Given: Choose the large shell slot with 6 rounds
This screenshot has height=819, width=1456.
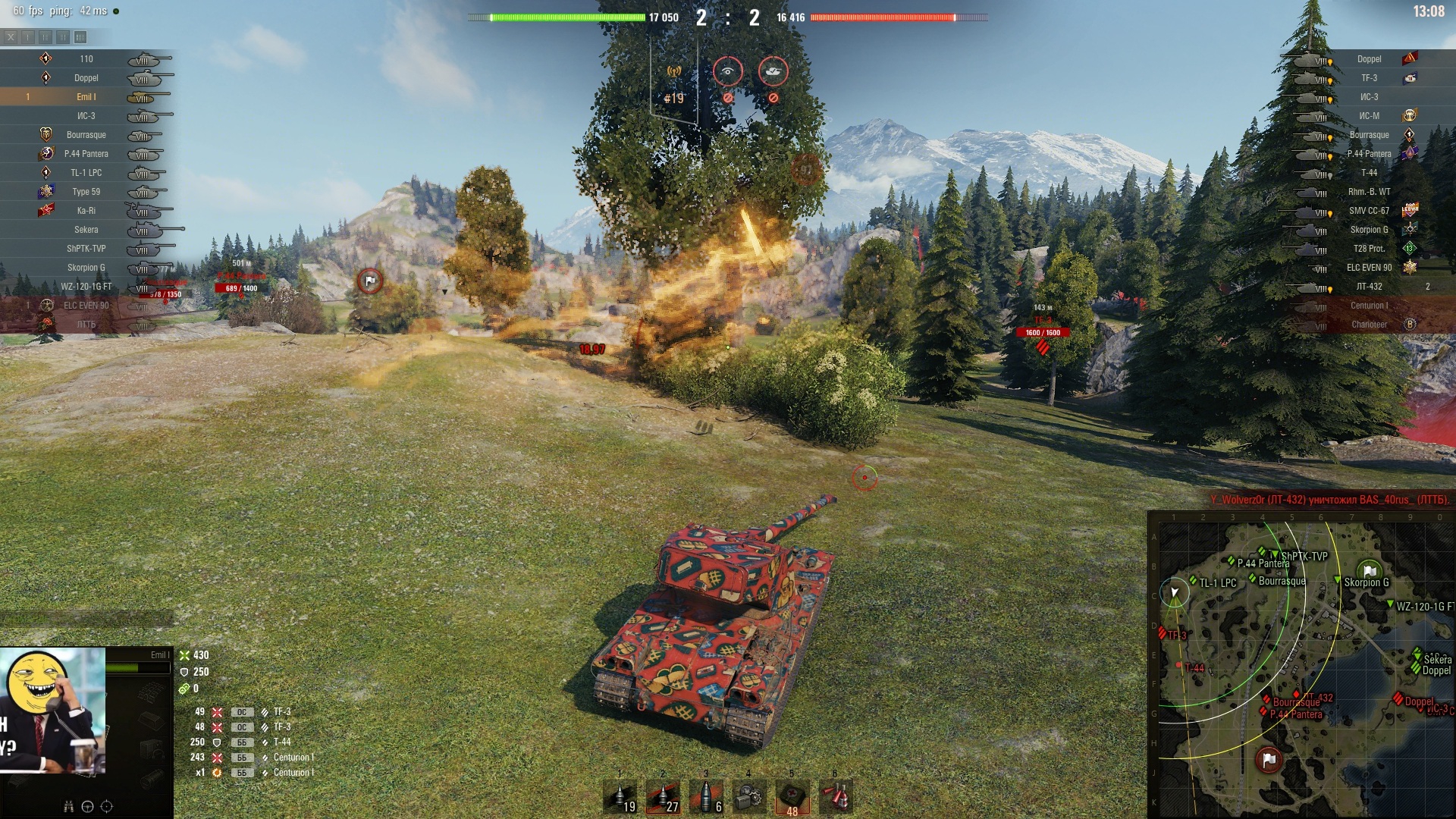Looking at the screenshot, I should tap(706, 798).
